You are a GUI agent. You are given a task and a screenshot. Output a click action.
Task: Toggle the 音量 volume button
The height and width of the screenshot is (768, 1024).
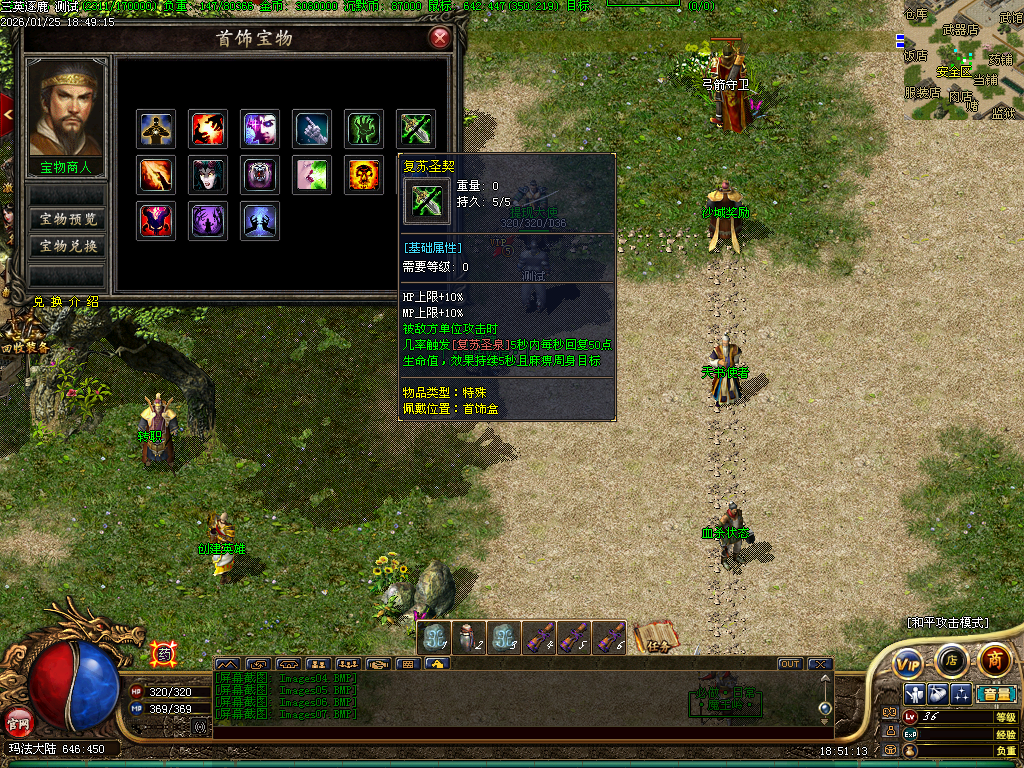coord(996,694)
